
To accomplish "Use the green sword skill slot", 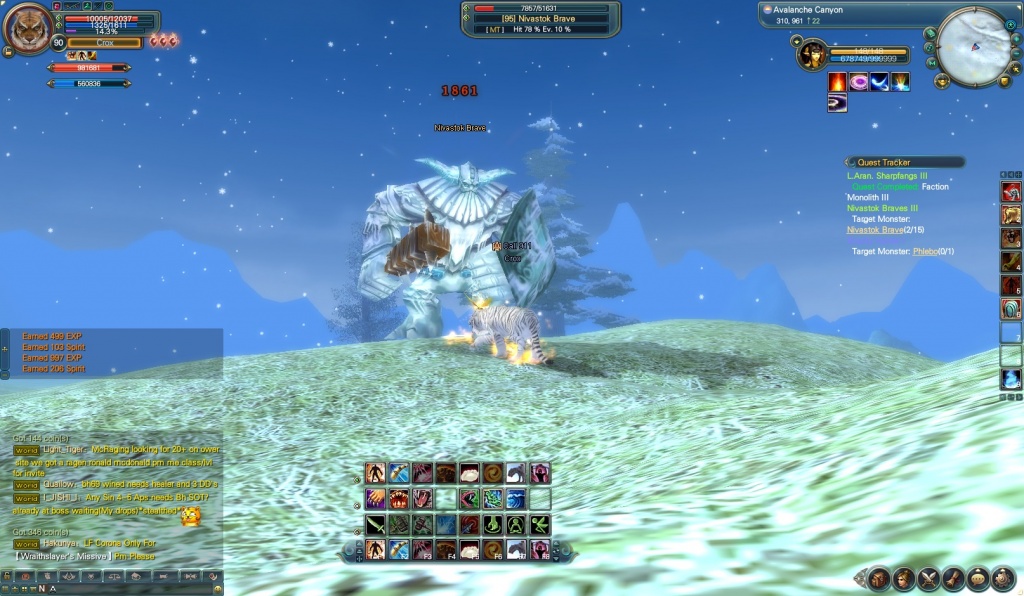I will (375, 524).
